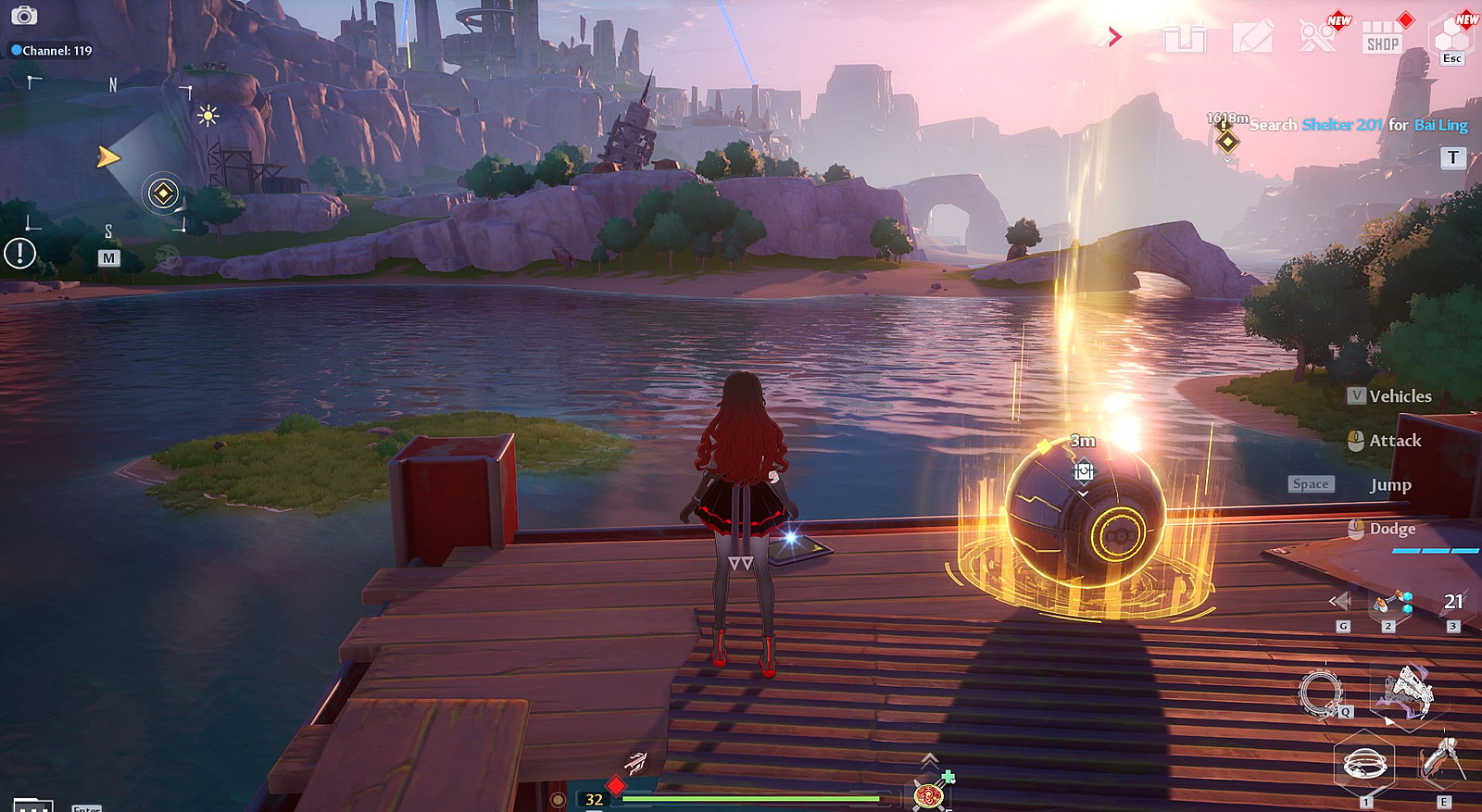Open the gift box rewards icon

[1186, 38]
